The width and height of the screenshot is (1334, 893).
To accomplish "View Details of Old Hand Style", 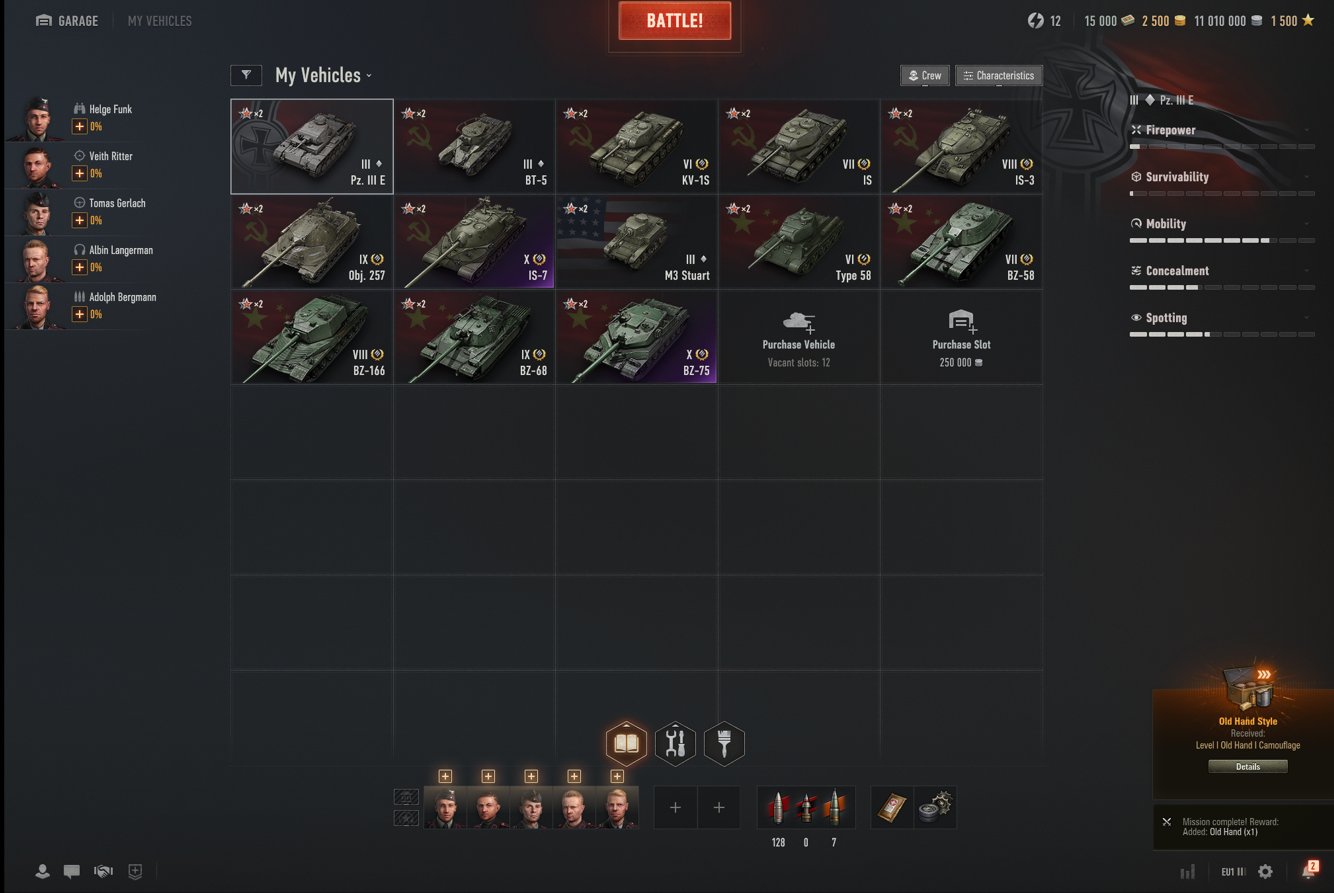I will (1247, 767).
